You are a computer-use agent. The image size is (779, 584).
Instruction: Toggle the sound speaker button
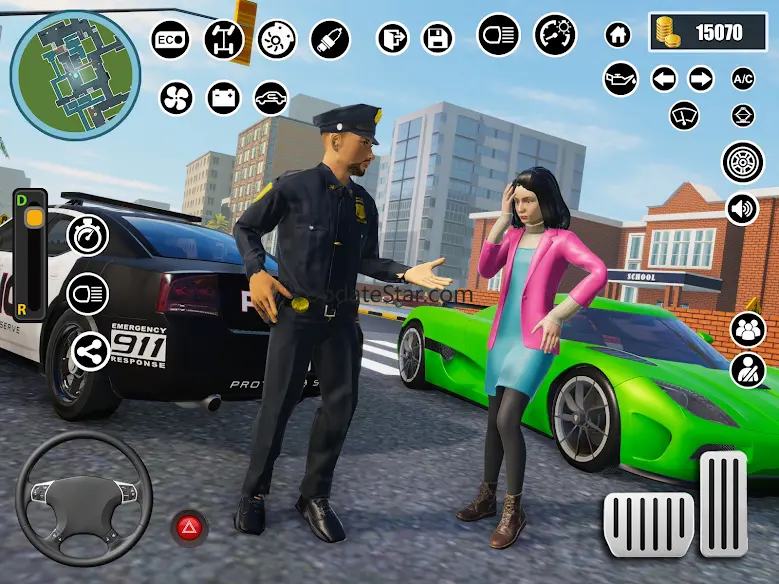(x=742, y=209)
